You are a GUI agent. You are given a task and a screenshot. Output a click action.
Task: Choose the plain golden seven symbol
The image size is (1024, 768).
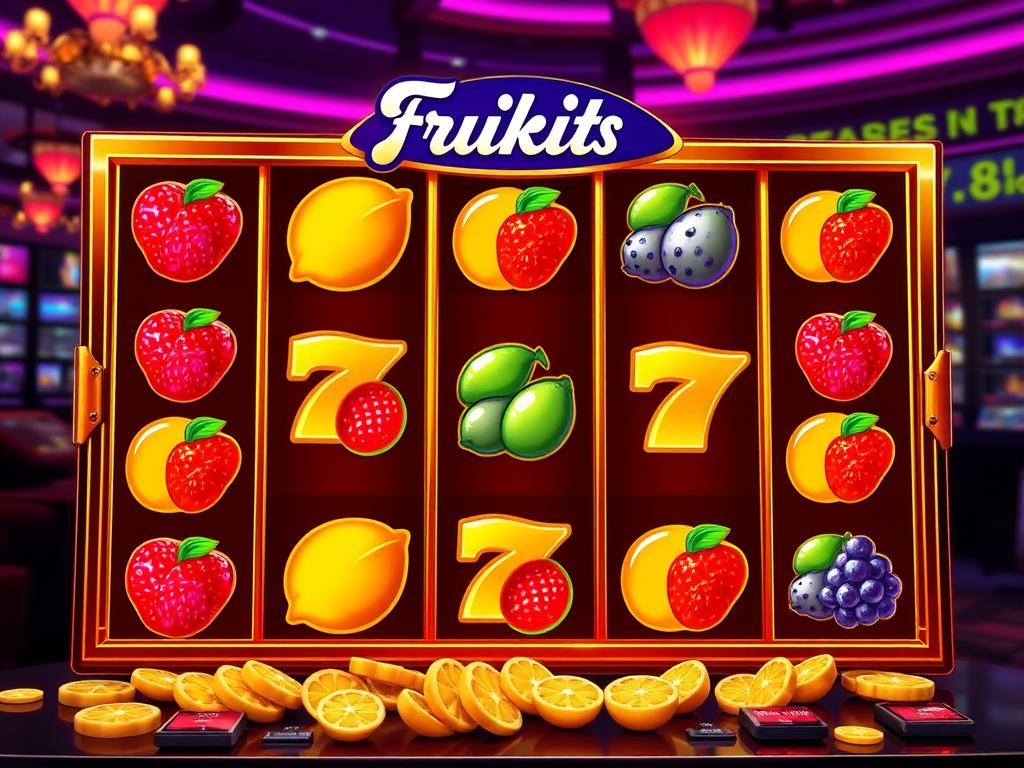688,392
